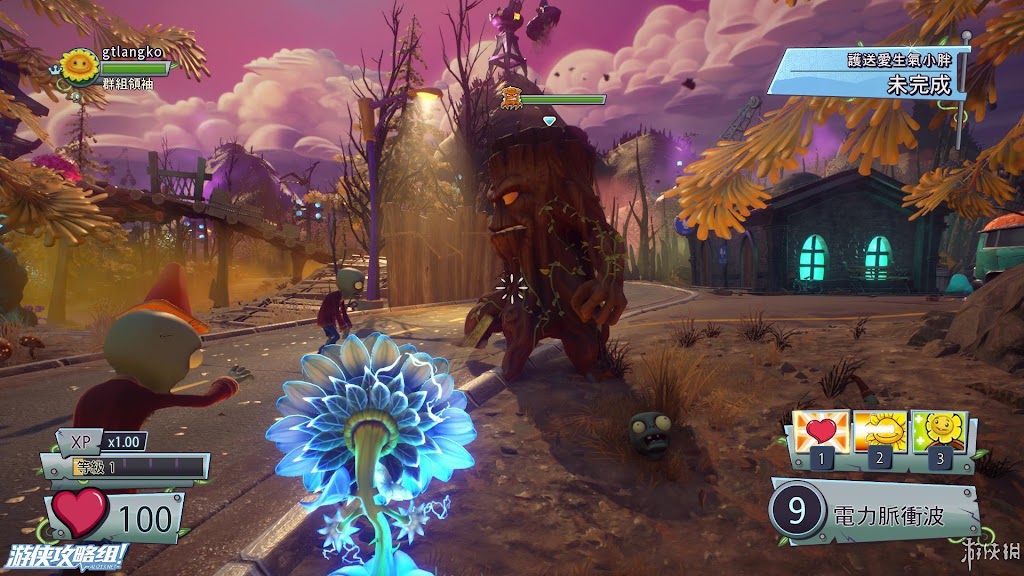Image resolution: width=1024 pixels, height=576 pixels.
Task: Select the Heal Flower ability icon
Action: (939, 432)
